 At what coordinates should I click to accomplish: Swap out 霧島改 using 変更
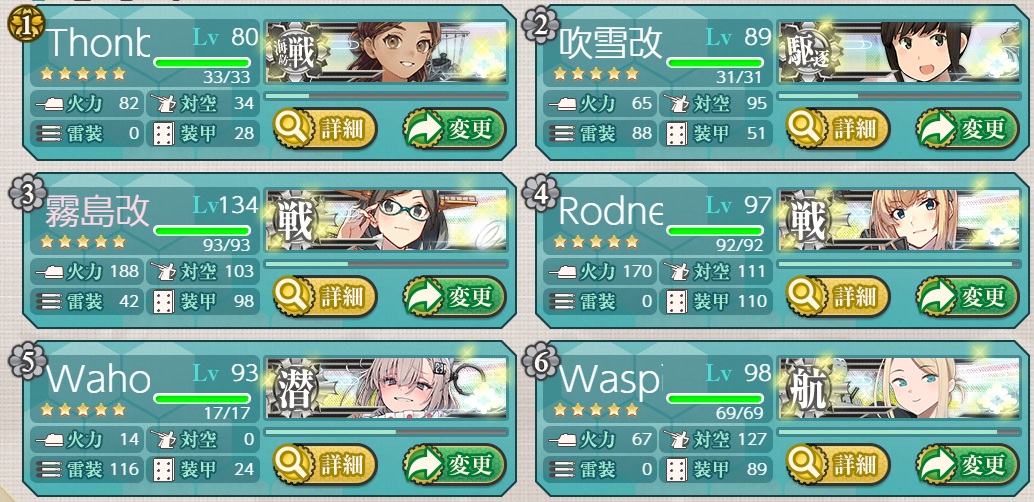click(454, 296)
